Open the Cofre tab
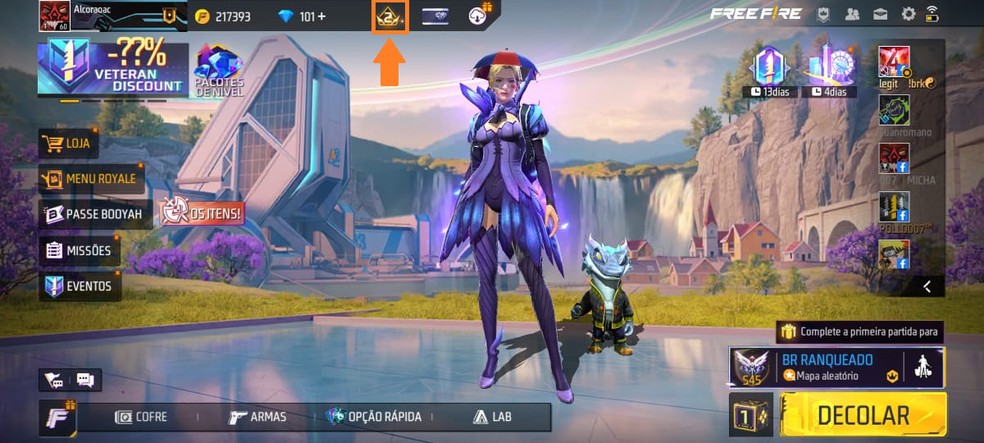 point(141,417)
